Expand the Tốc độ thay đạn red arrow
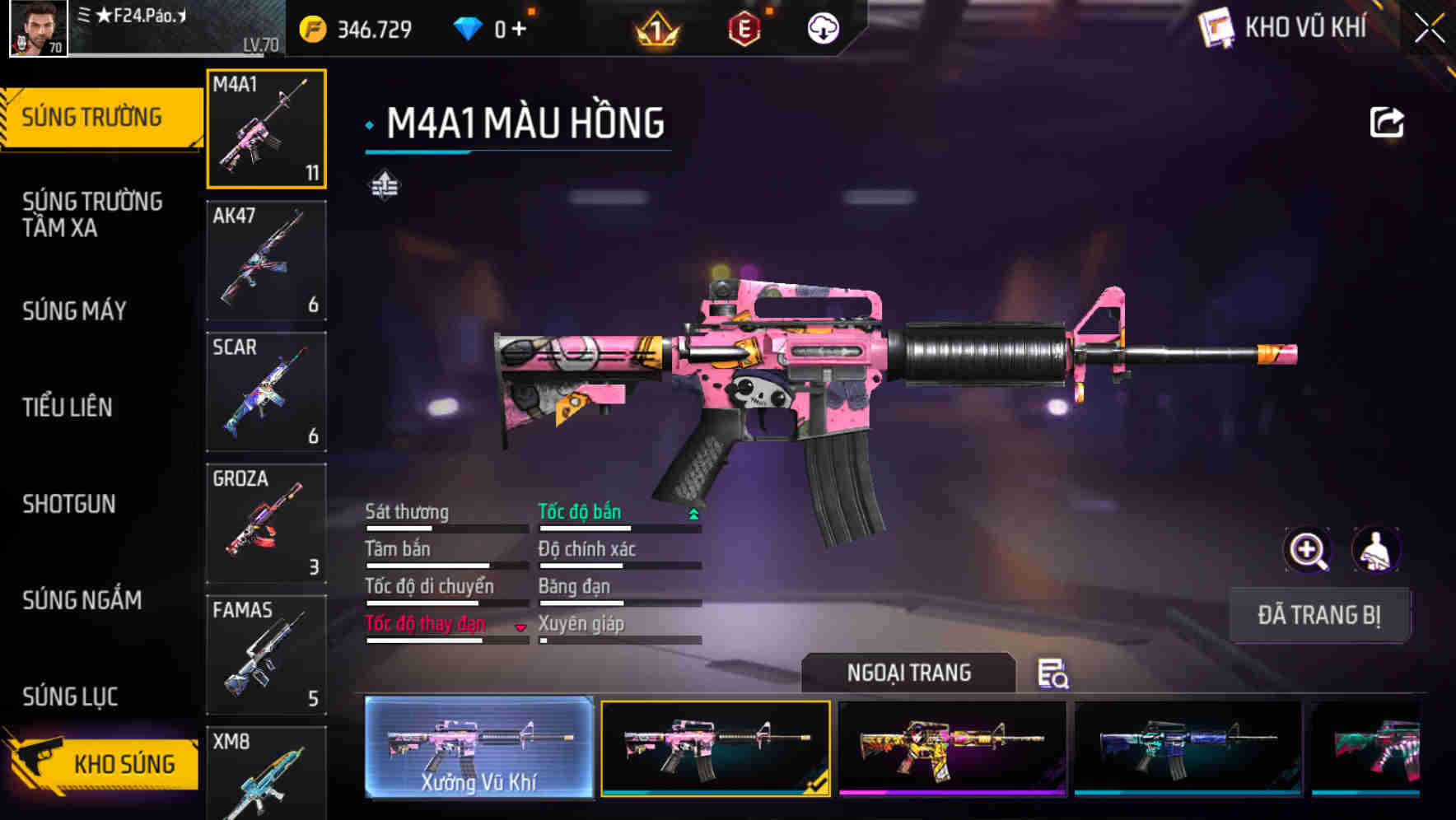 point(521,628)
